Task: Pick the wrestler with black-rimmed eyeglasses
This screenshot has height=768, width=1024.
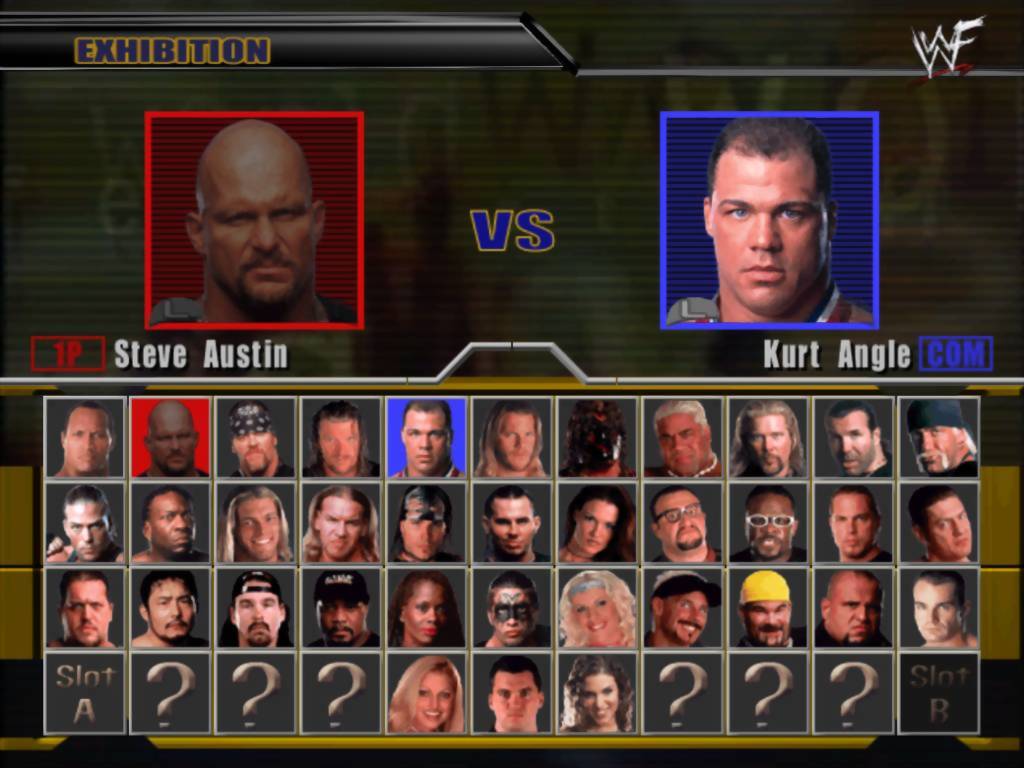Action: point(682,523)
